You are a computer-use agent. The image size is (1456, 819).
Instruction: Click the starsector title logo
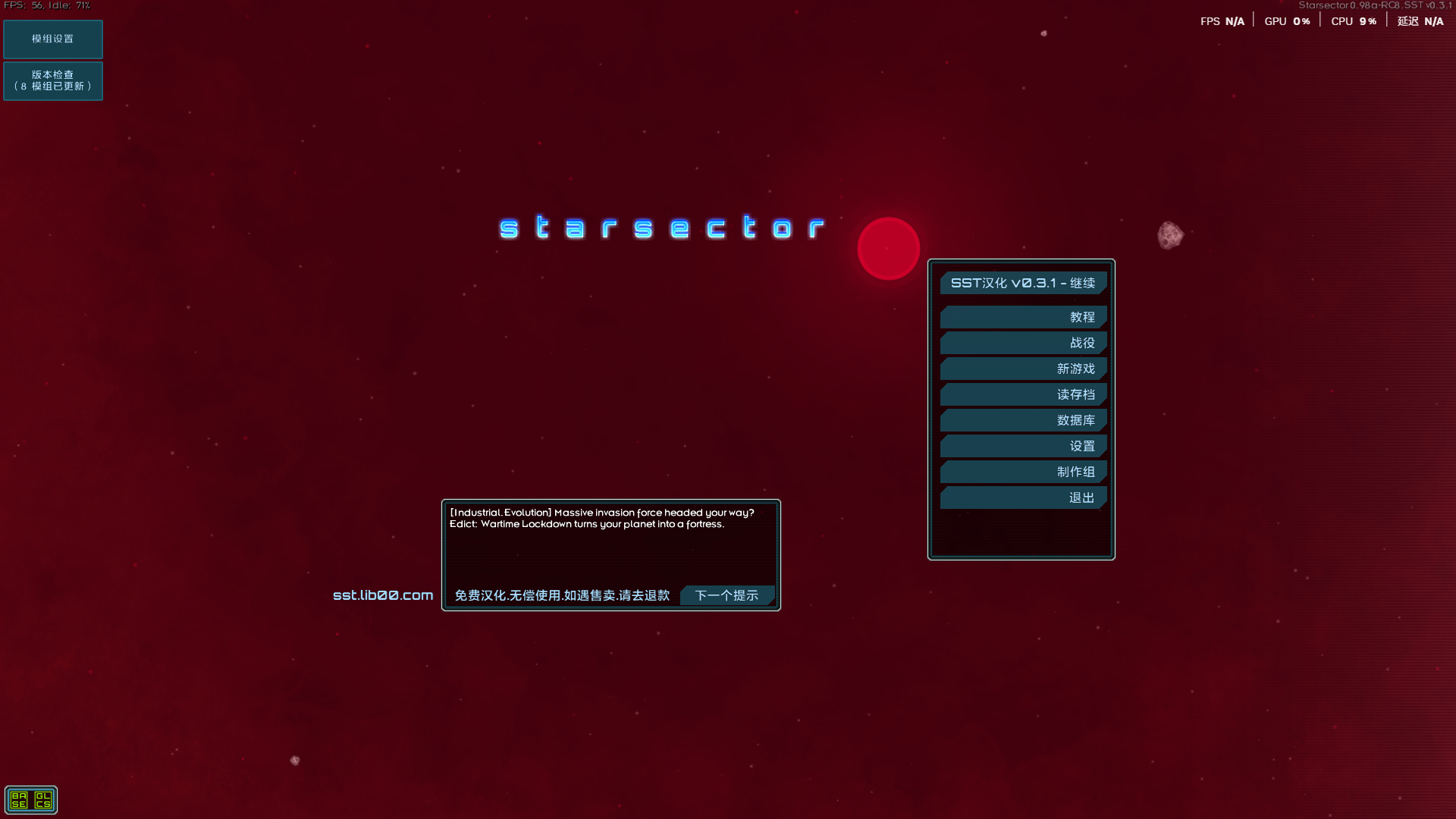pos(661,227)
